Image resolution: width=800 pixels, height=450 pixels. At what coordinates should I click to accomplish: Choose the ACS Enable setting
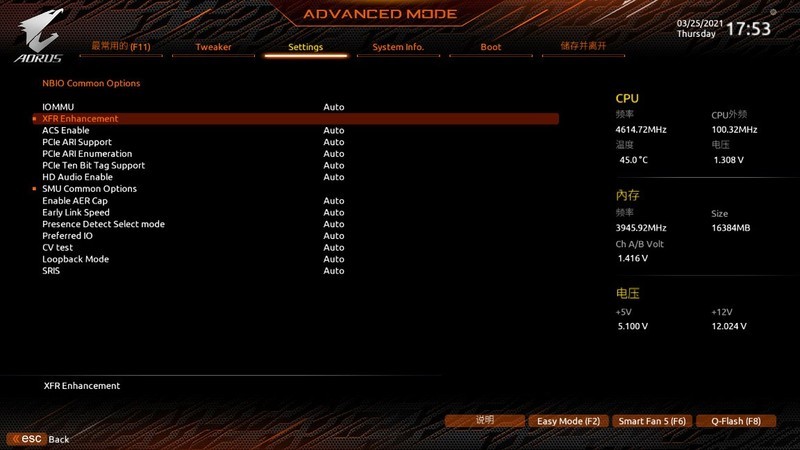tap(65, 130)
